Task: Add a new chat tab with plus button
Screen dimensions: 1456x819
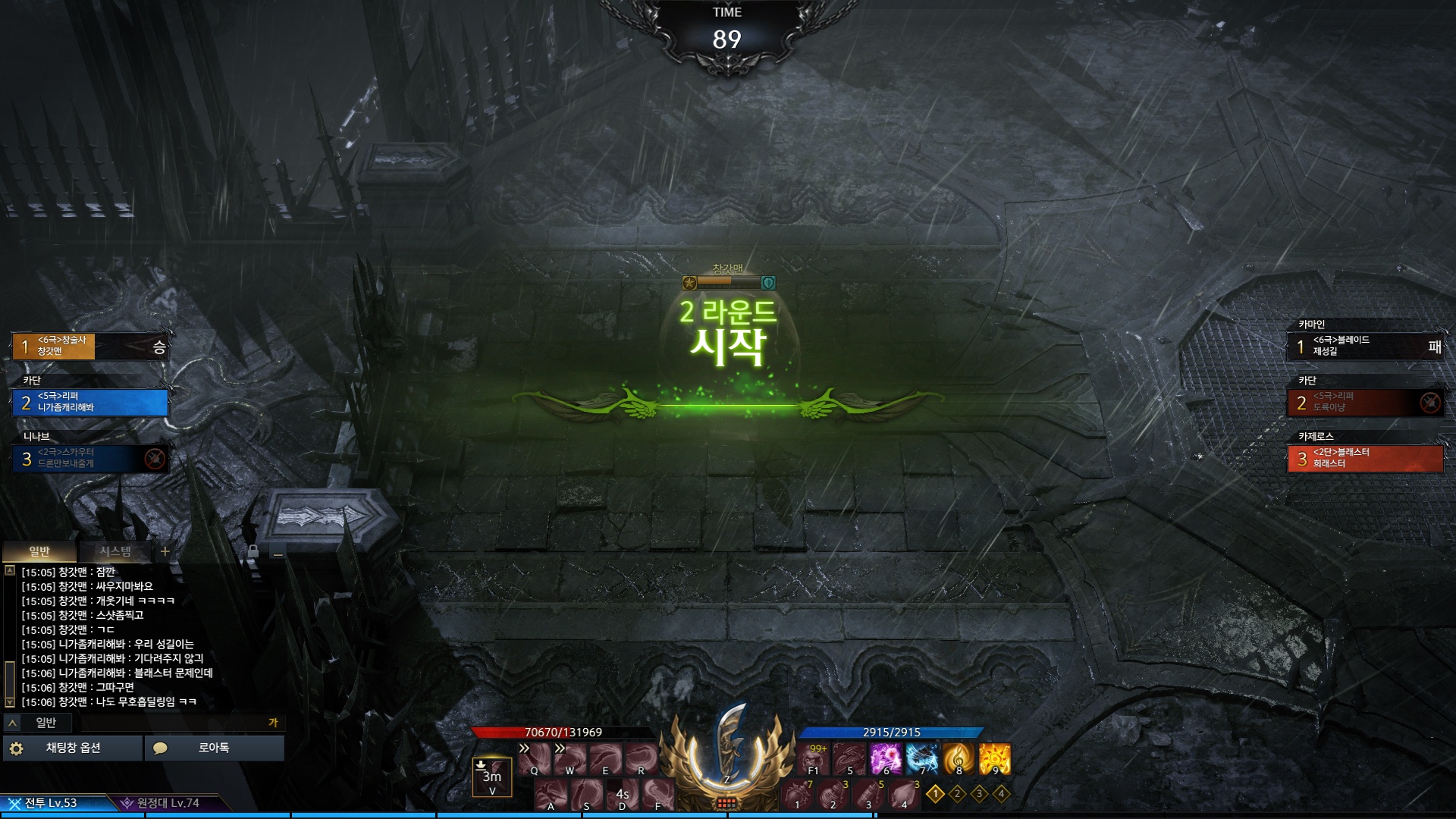Action: tap(165, 551)
